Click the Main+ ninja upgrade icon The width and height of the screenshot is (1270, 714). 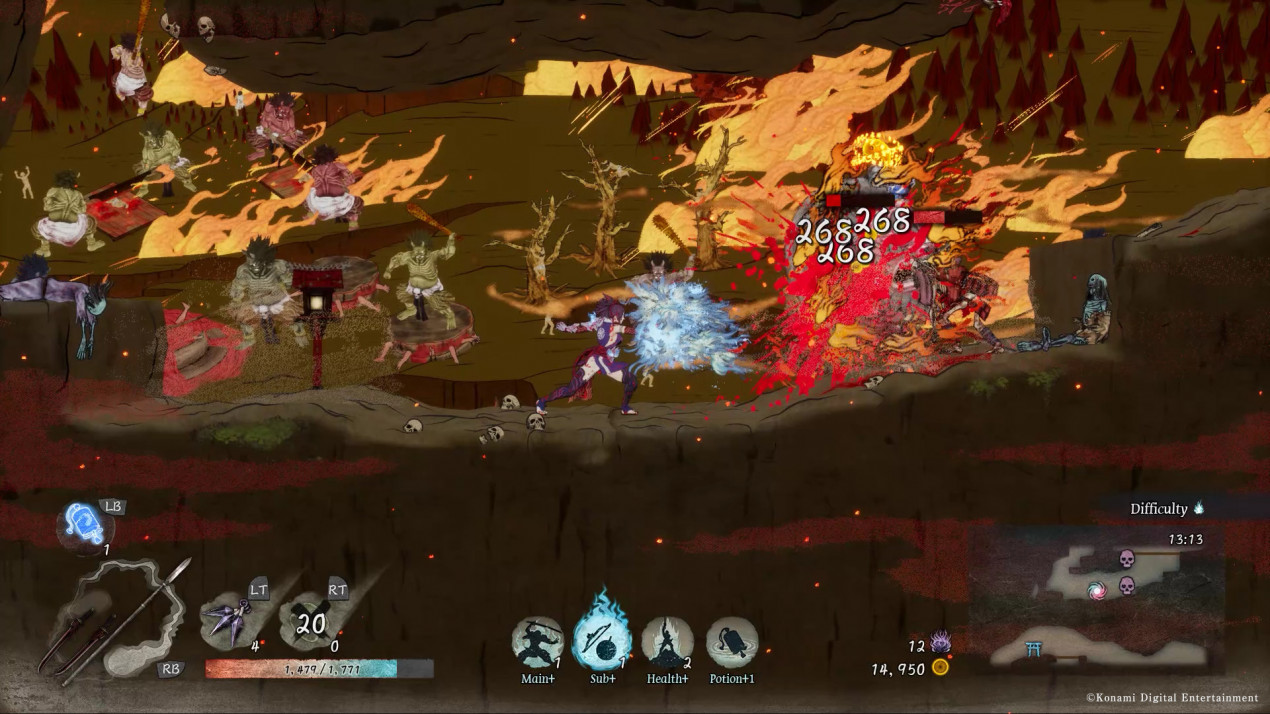538,642
